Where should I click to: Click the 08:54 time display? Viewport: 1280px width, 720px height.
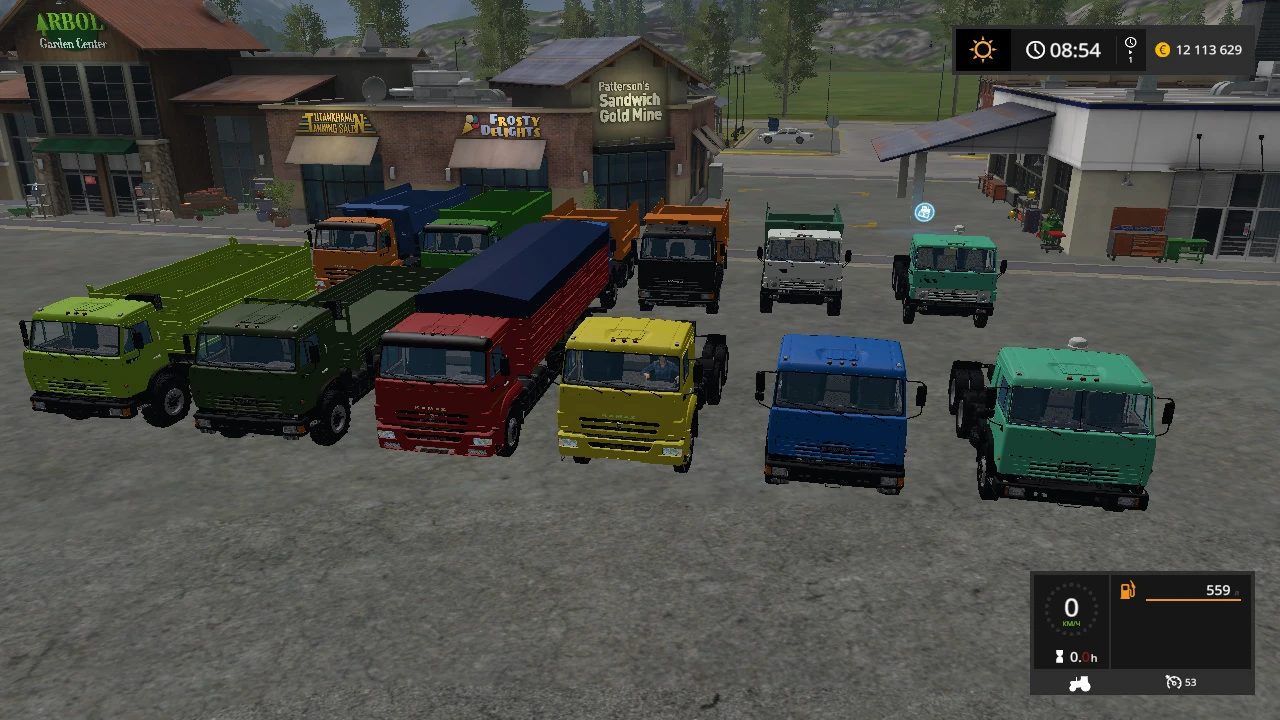coord(1075,49)
